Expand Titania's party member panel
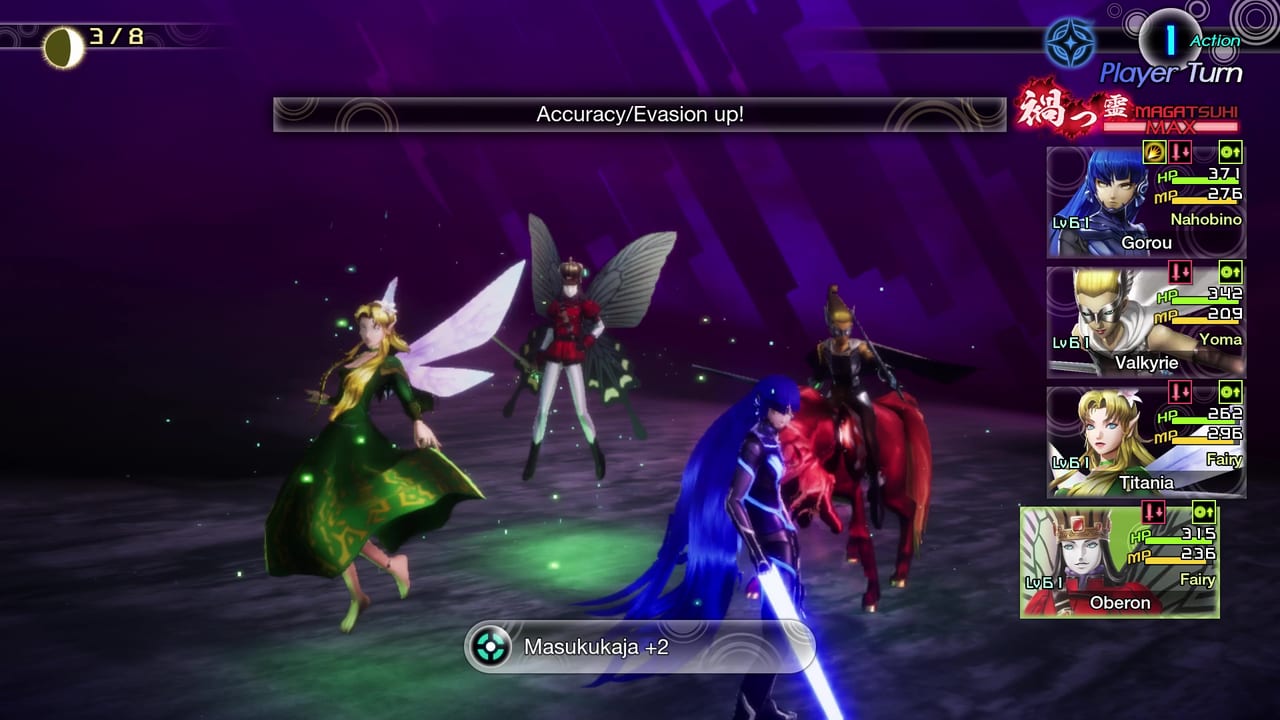The width and height of the screenshot is (1280, 720). (x=1145, y=440)
